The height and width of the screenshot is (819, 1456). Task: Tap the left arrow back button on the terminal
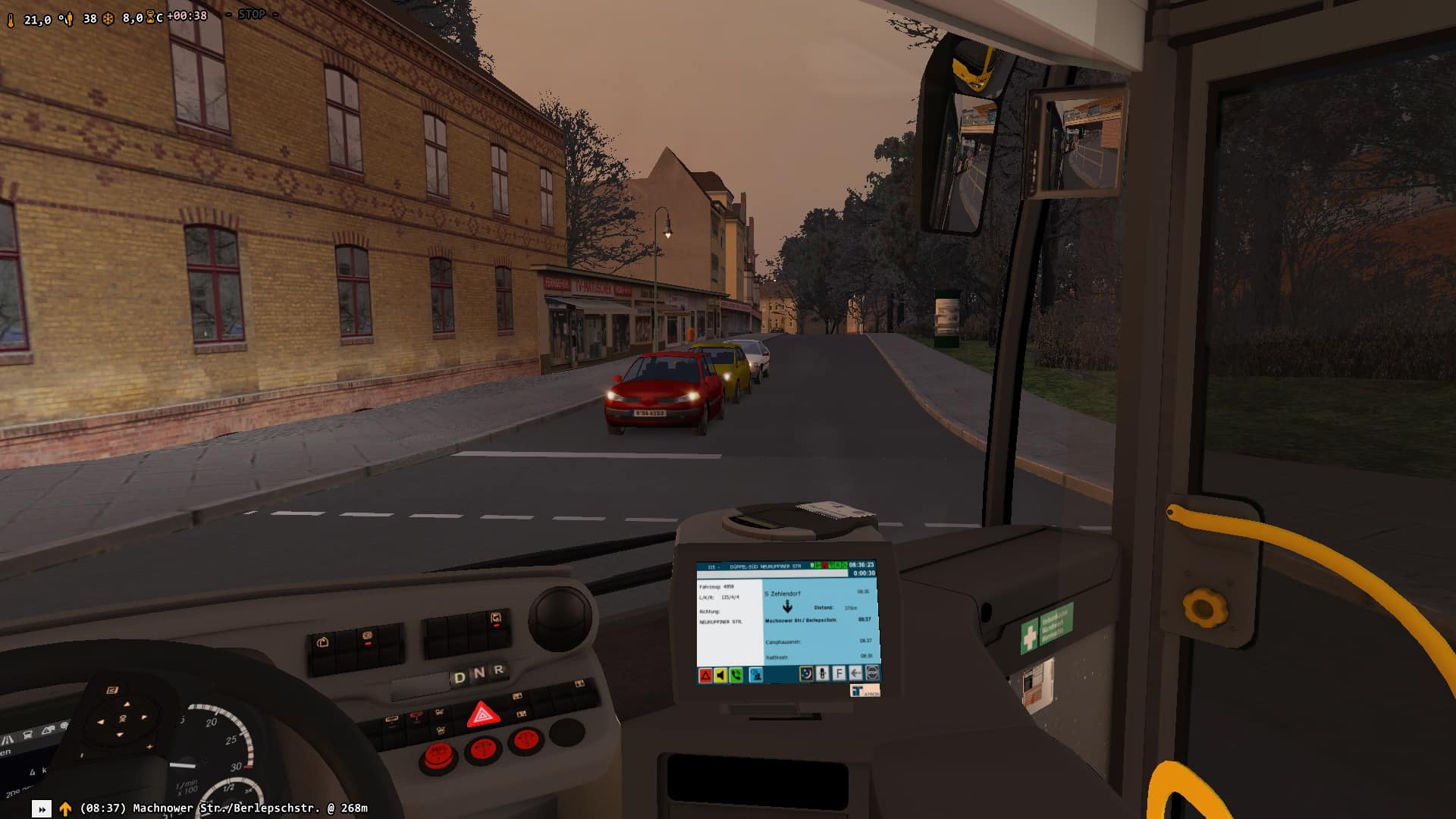point(855,673)
